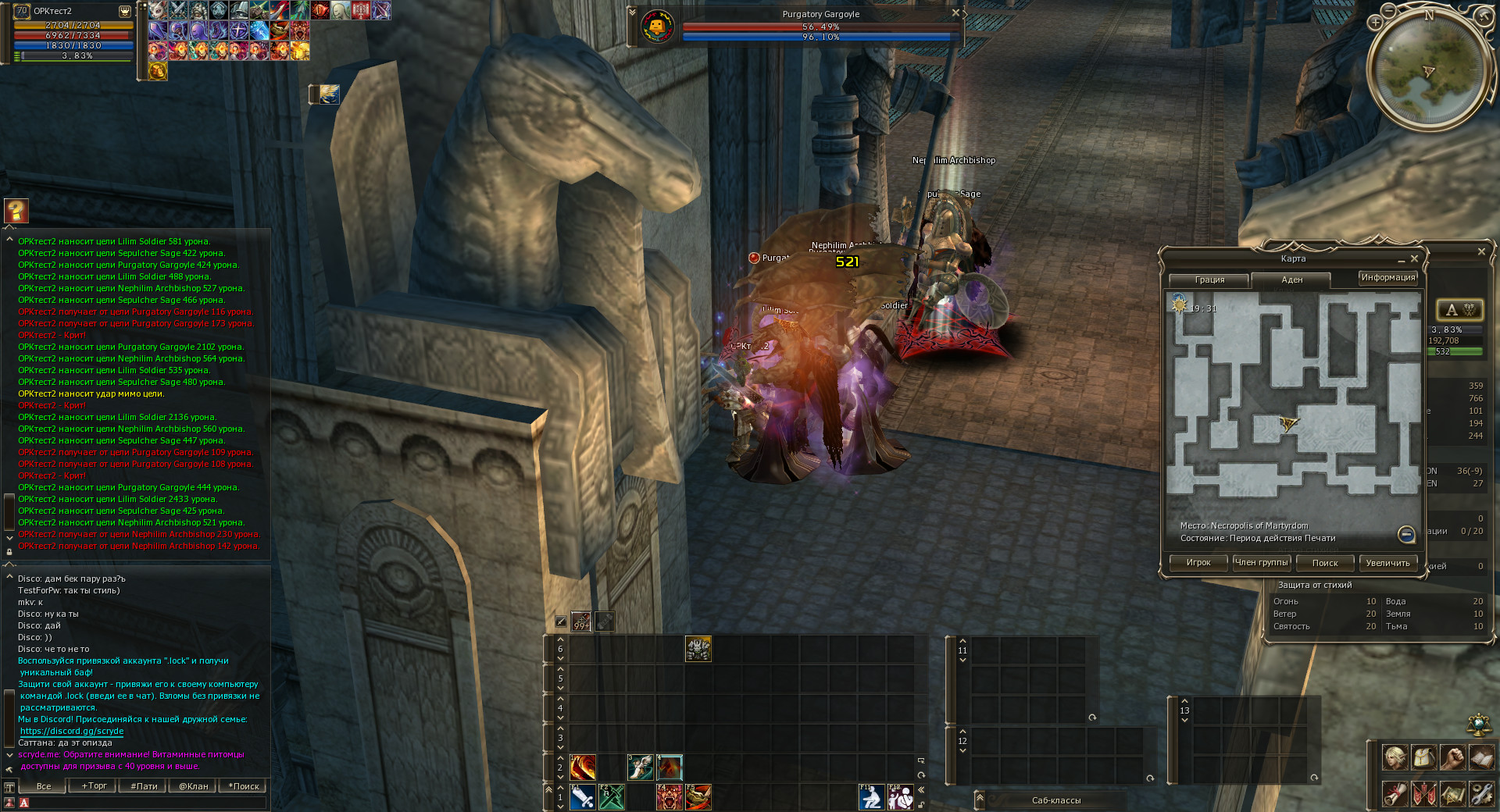Open the inventory bag menu icon

[x=1423, y=757]
